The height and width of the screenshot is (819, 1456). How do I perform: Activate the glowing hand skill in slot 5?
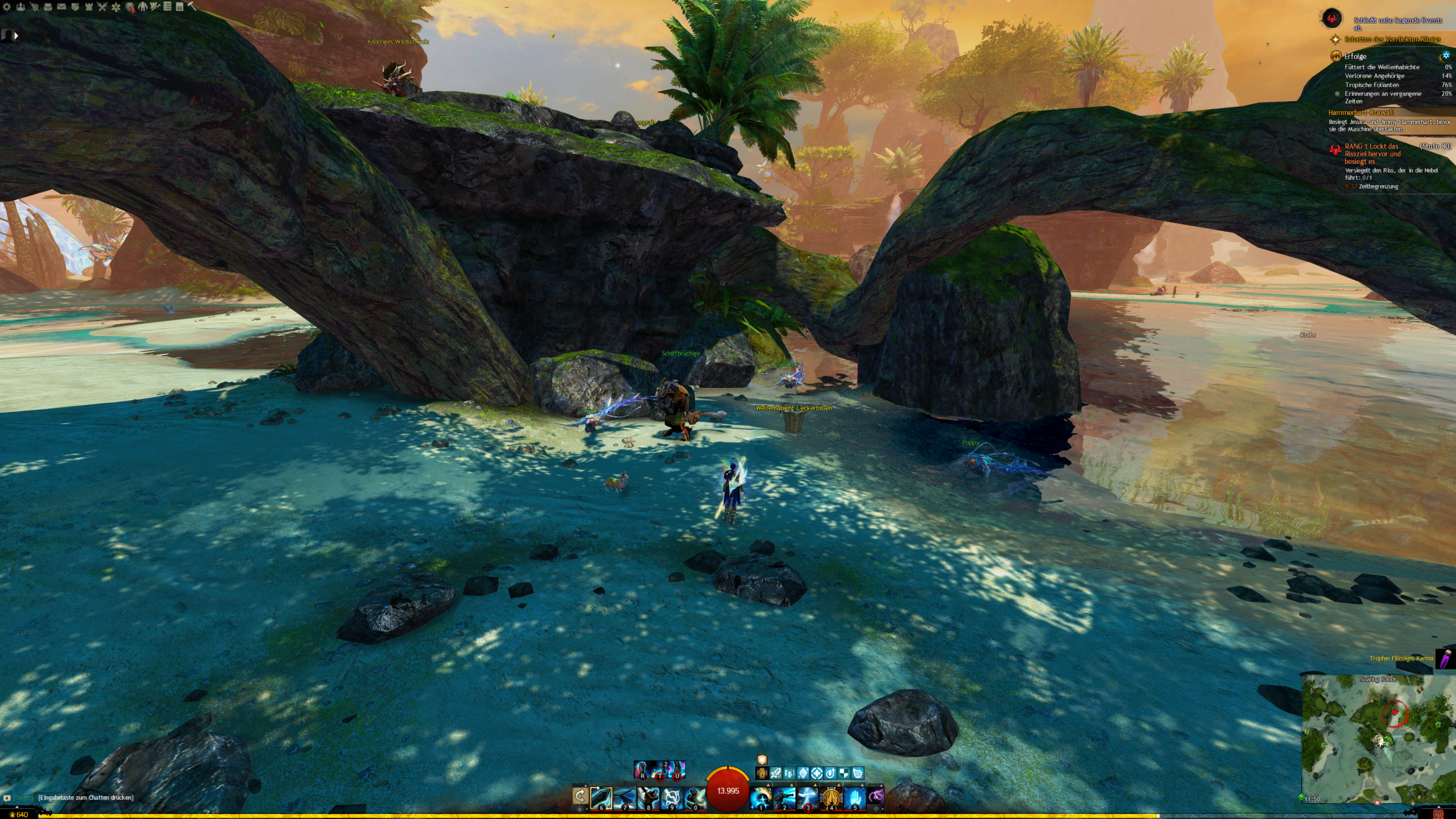point(854,798)
